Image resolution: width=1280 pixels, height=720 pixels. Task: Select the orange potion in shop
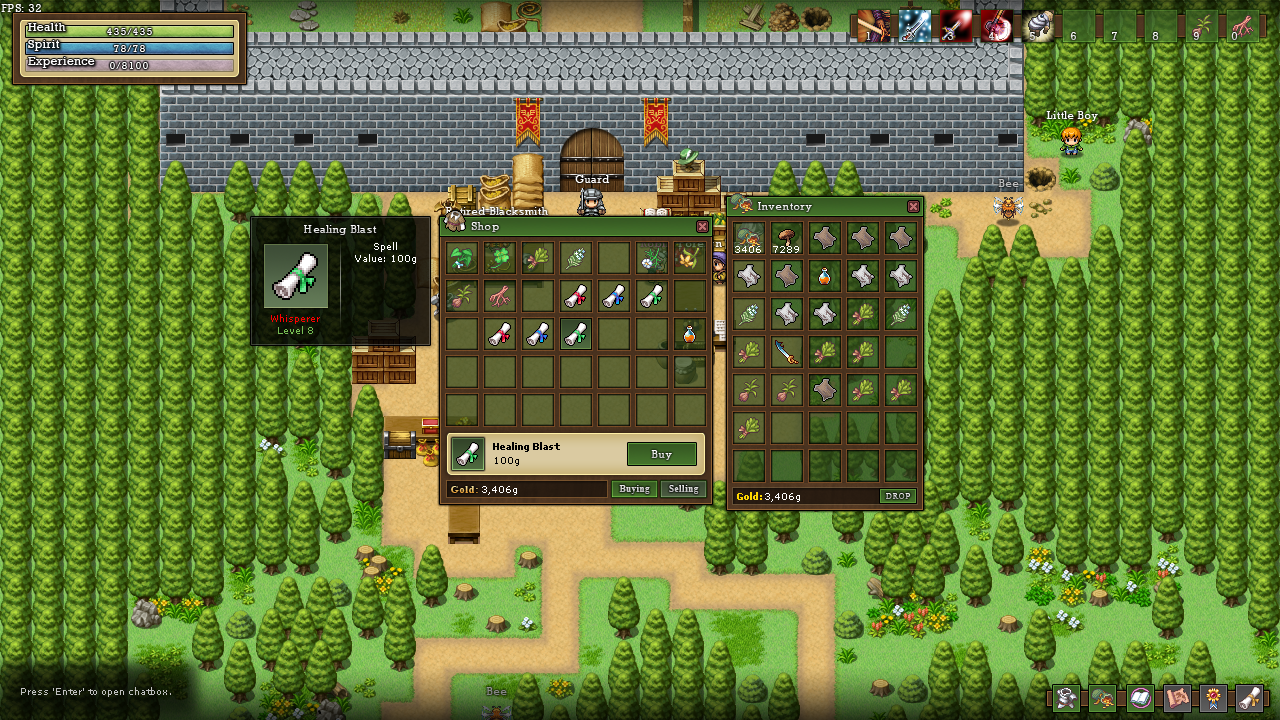[x=689, y=334]
